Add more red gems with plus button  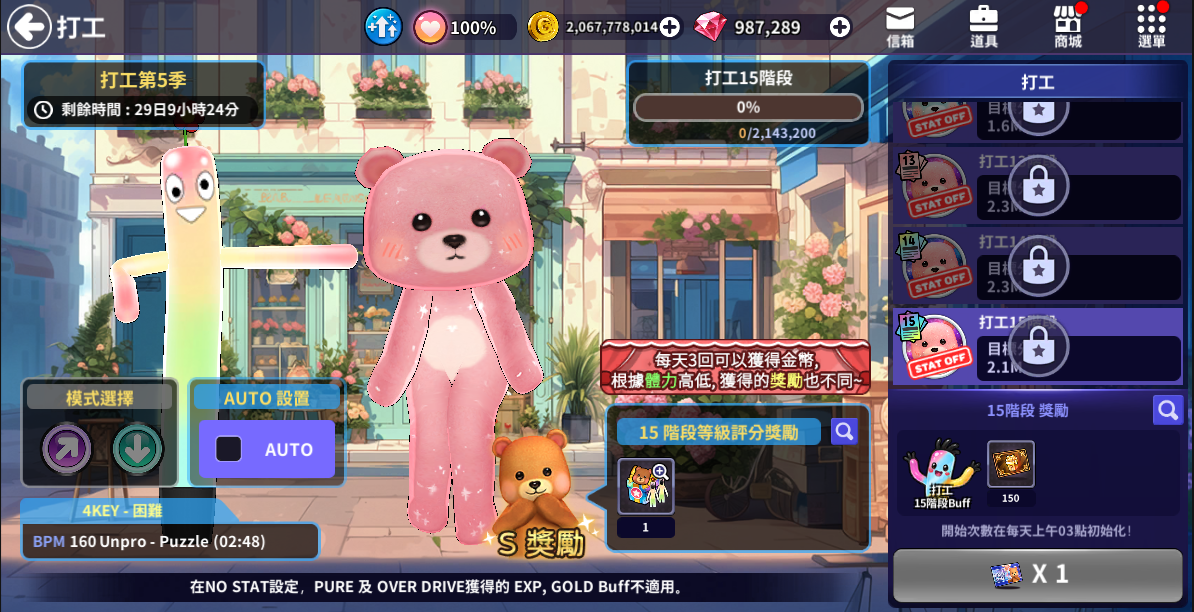click(840, 28)
